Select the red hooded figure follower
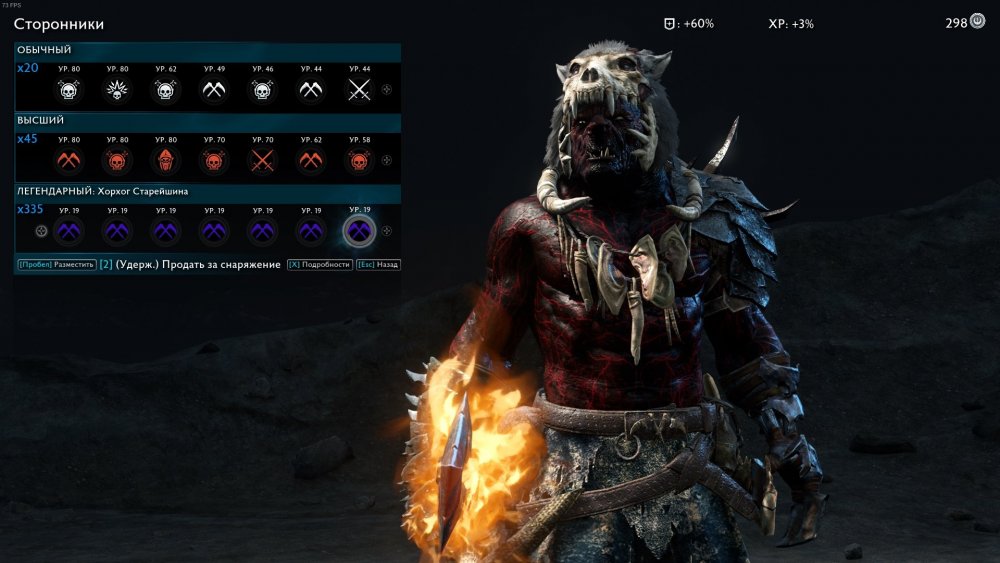The width and height of the screenshot is (1000, 563). pyautogui.click(x=165, y=160)
